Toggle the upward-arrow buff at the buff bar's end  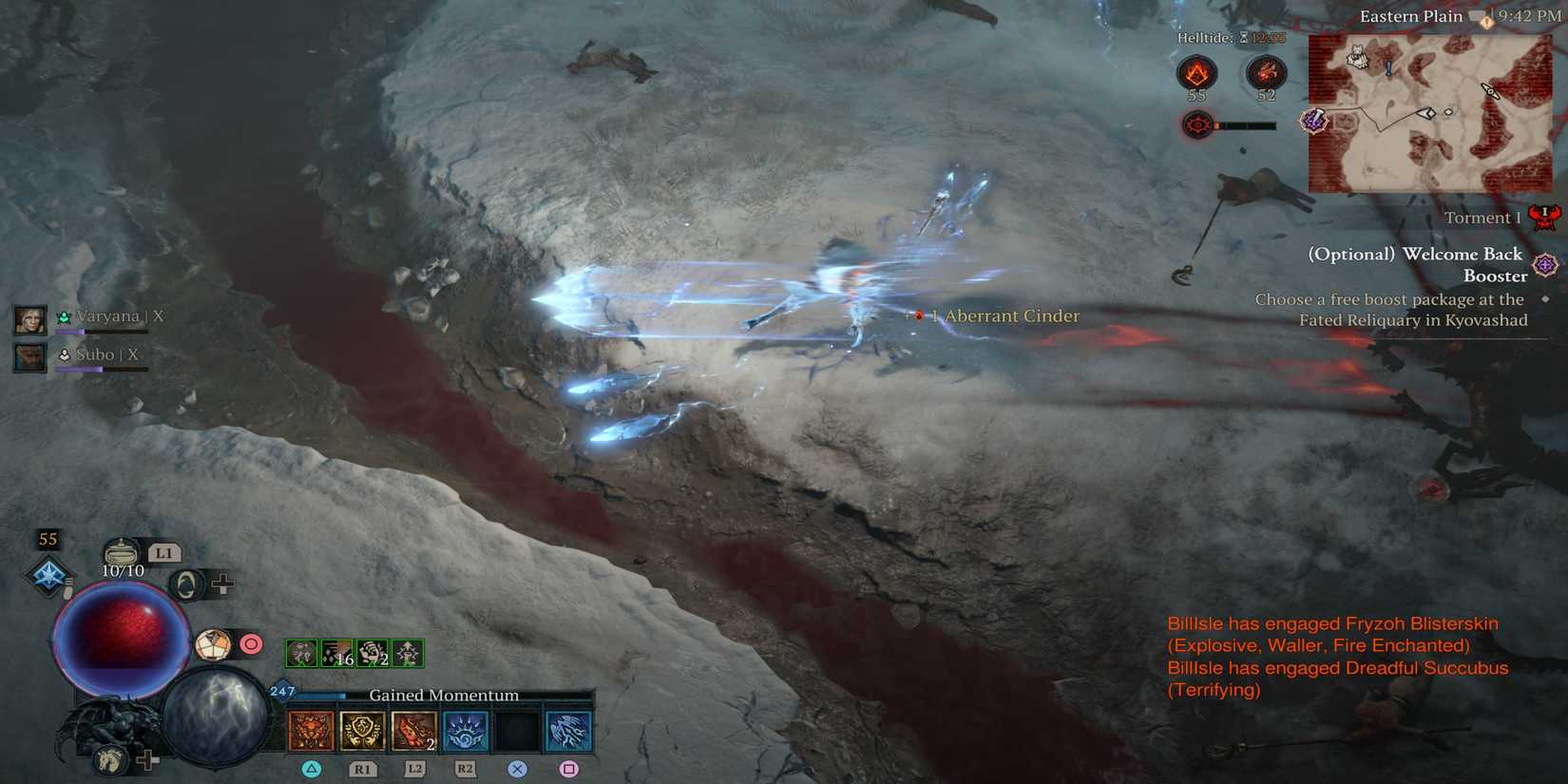coord(407,653)
